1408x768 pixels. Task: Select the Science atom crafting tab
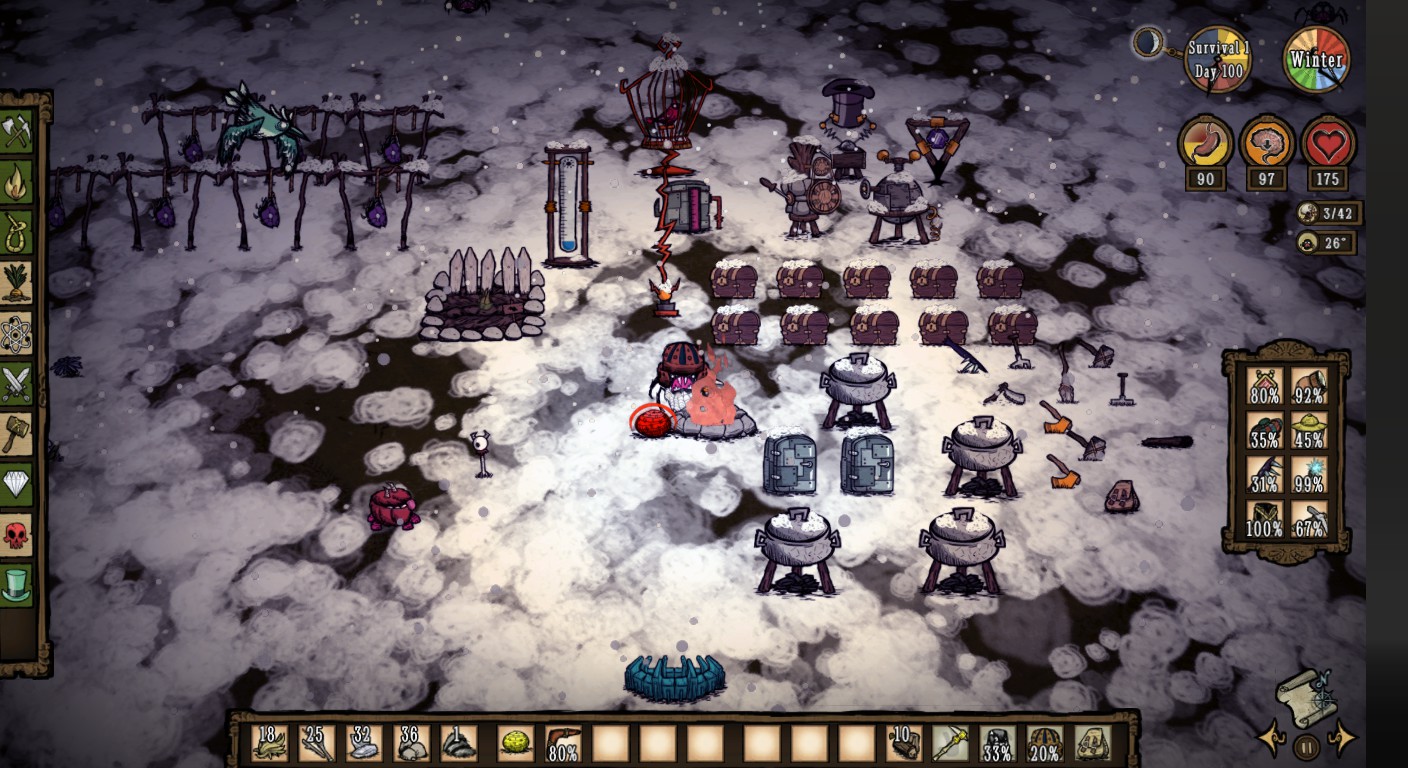tap(16, 334)
